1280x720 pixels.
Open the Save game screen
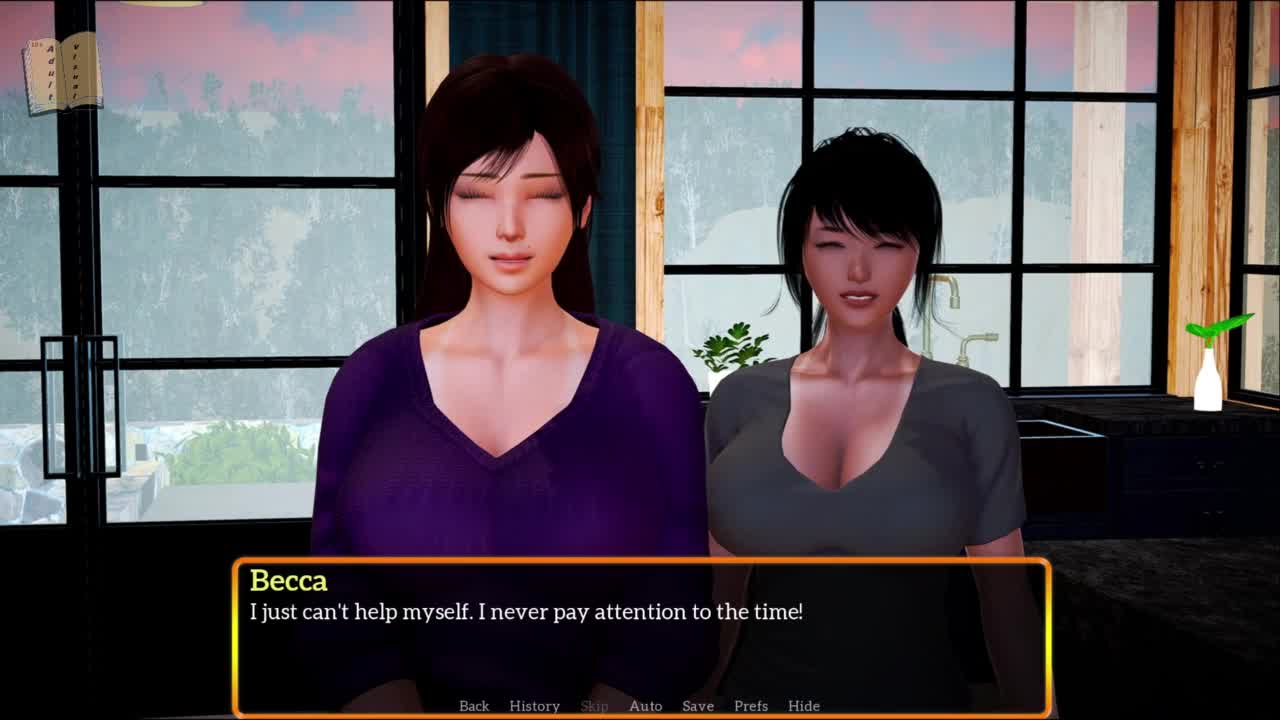pyautogui.click(x=698, y=706)
